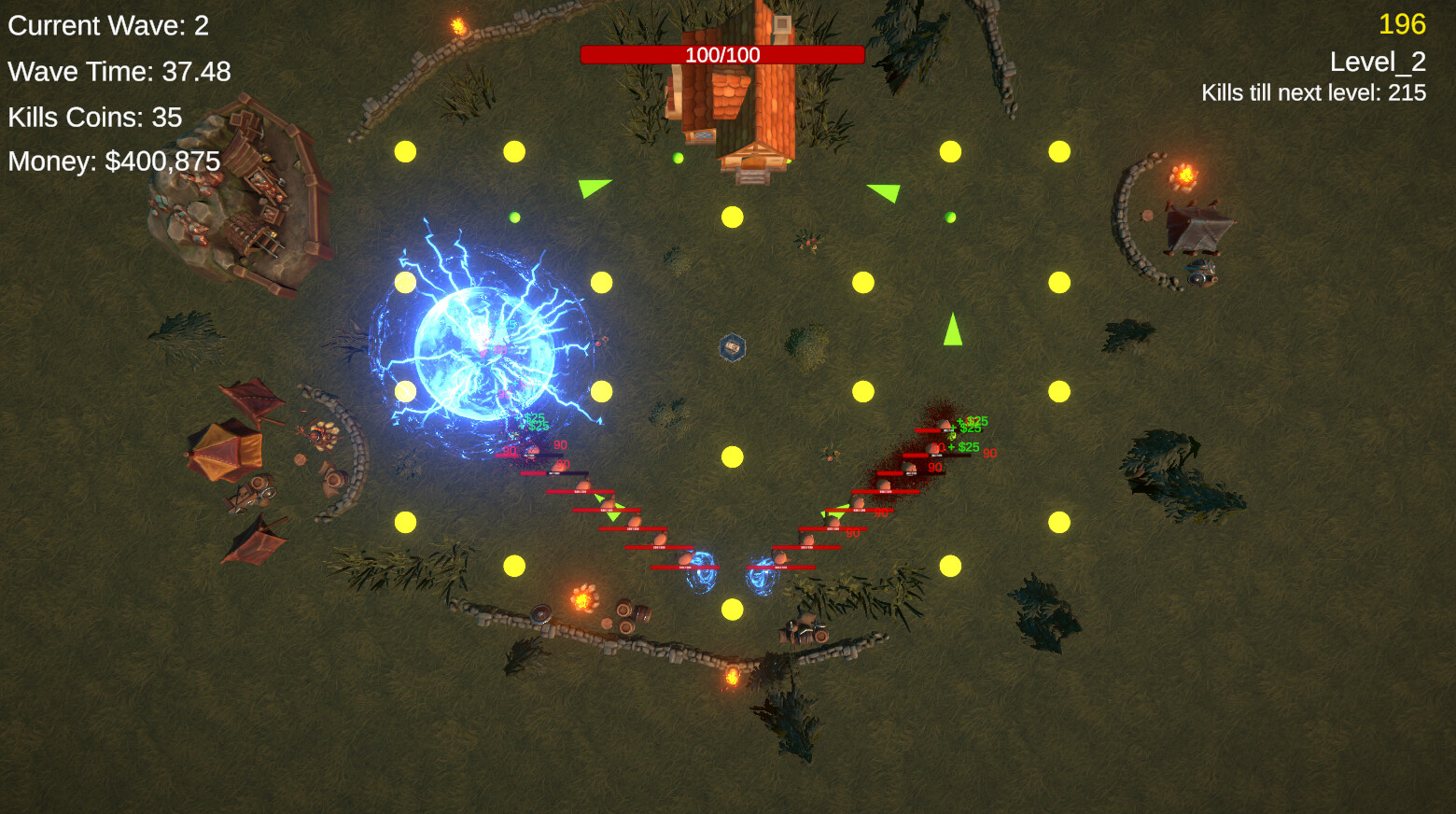Click the Money: $400,875 display
Image resolution: width=1456 pixels, height=814 pixels.
tap(112, 161)
